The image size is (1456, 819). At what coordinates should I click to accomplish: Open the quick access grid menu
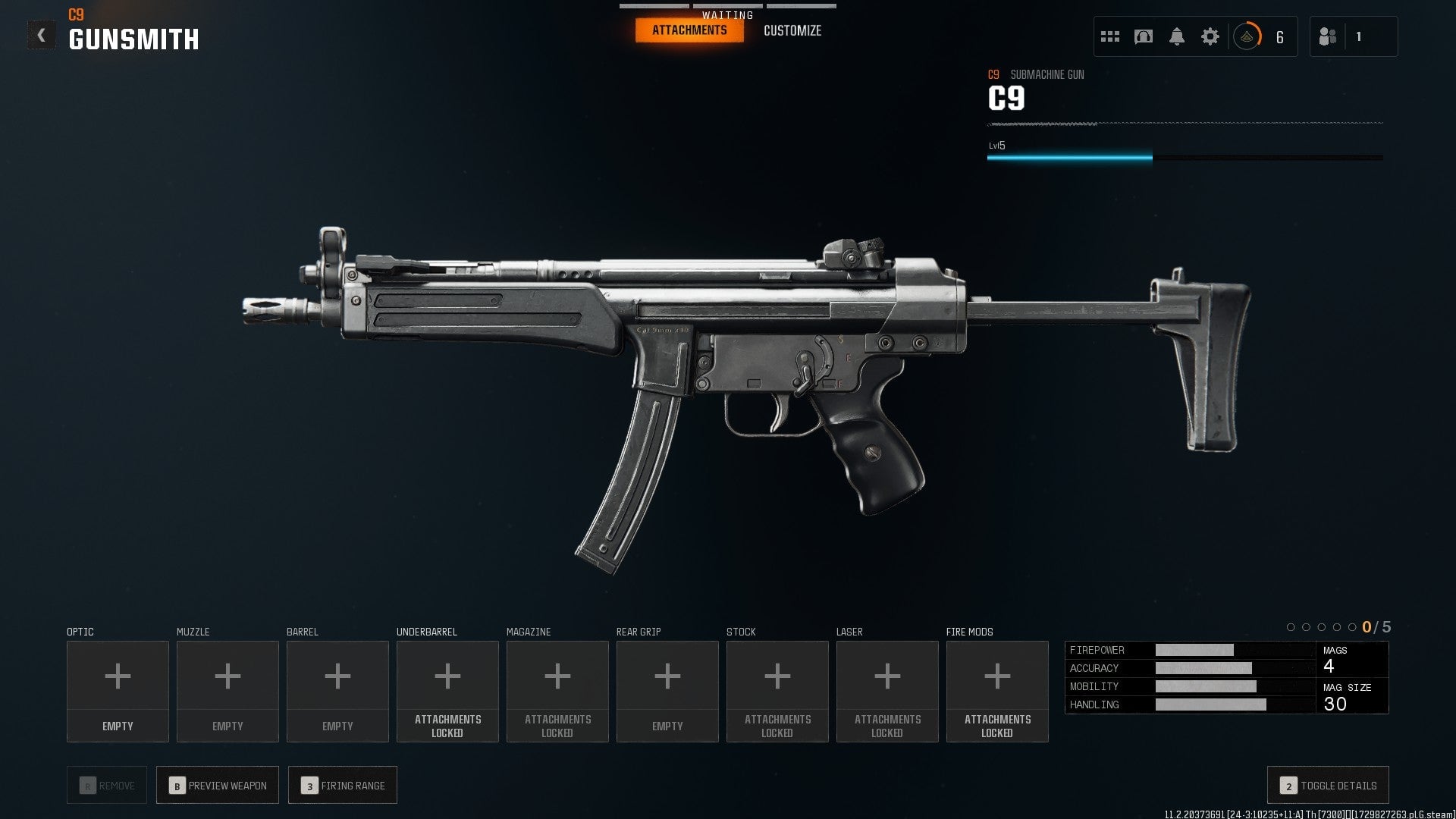[1109, 36]
